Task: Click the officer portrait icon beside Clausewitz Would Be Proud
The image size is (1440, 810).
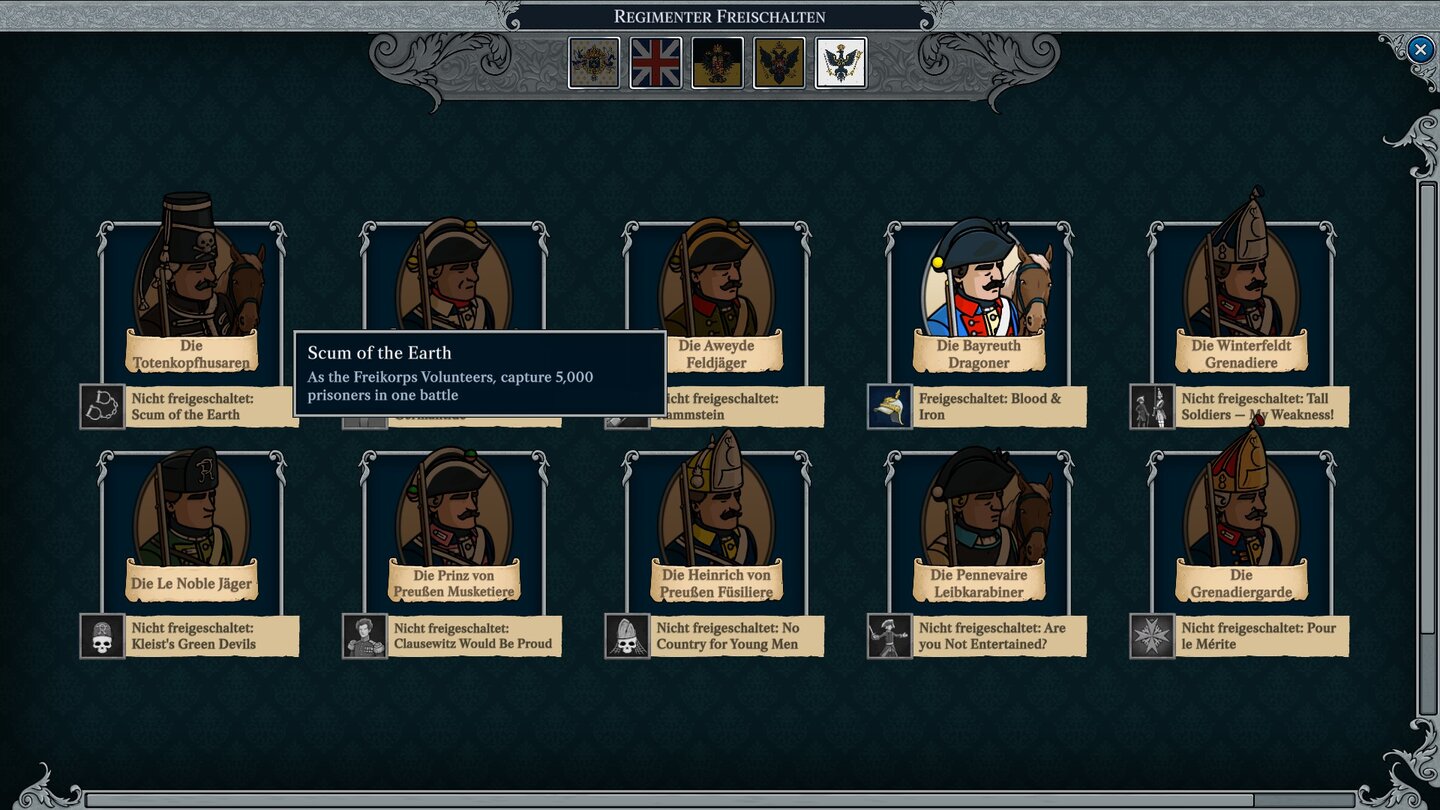Action: (364, 636)
